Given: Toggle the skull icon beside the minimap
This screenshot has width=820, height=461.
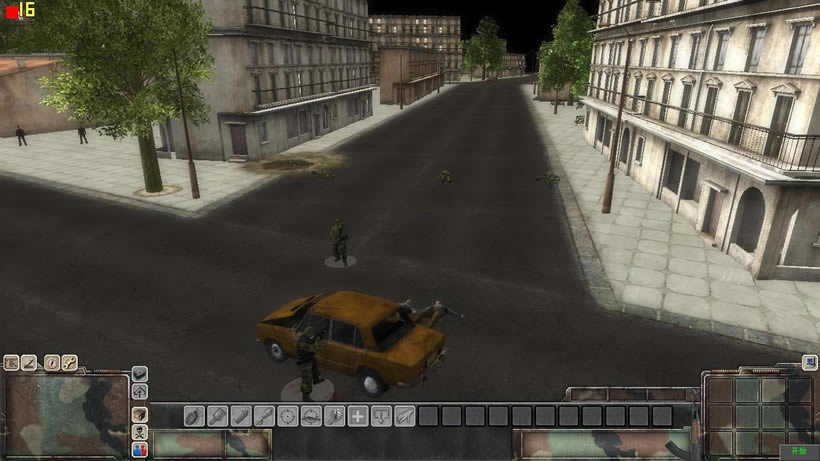Looking at the screenshot, I should (x=139, y=432).
